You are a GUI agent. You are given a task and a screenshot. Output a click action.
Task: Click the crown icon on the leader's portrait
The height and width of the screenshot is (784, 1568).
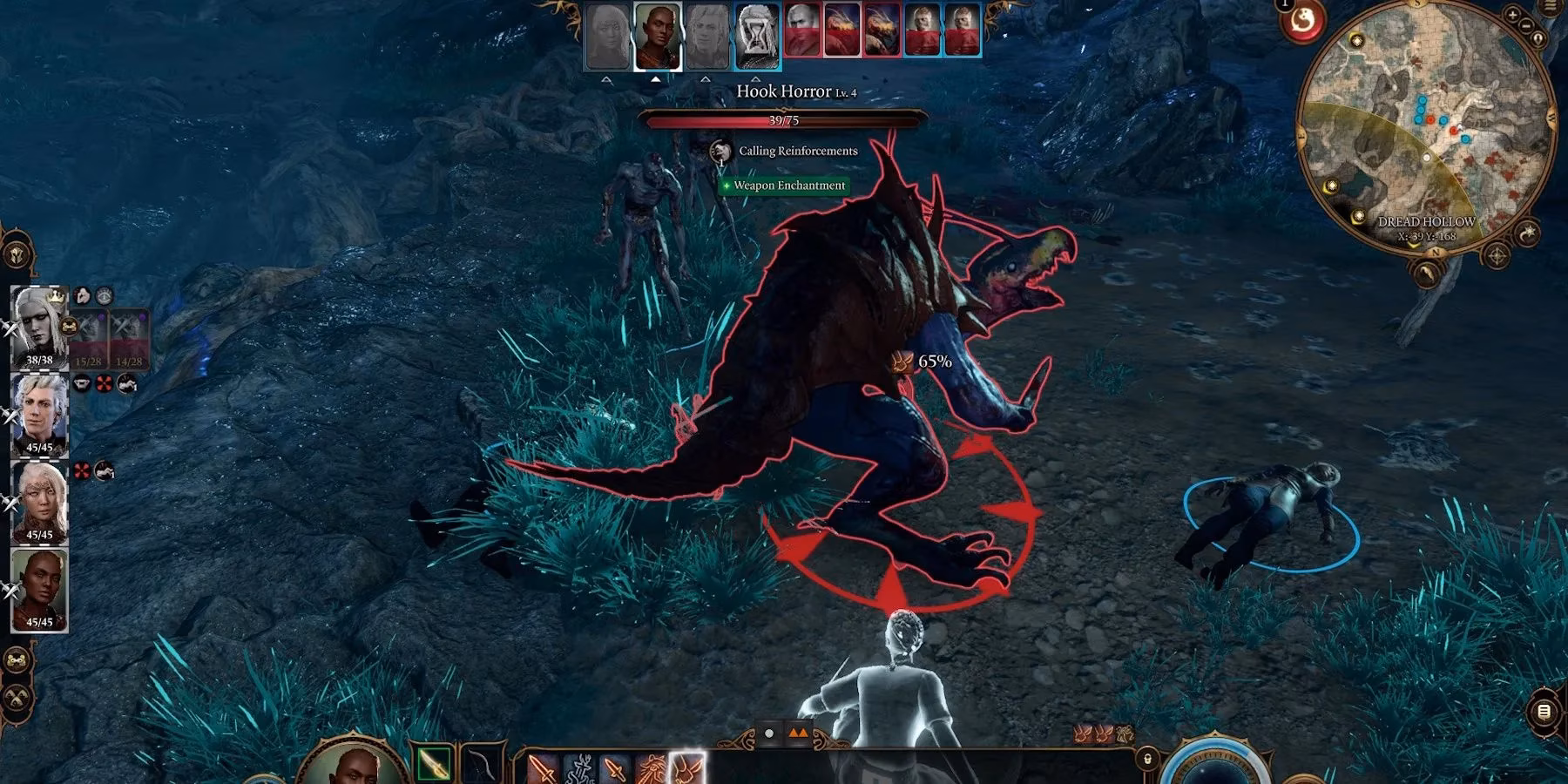tap(56, 298)
